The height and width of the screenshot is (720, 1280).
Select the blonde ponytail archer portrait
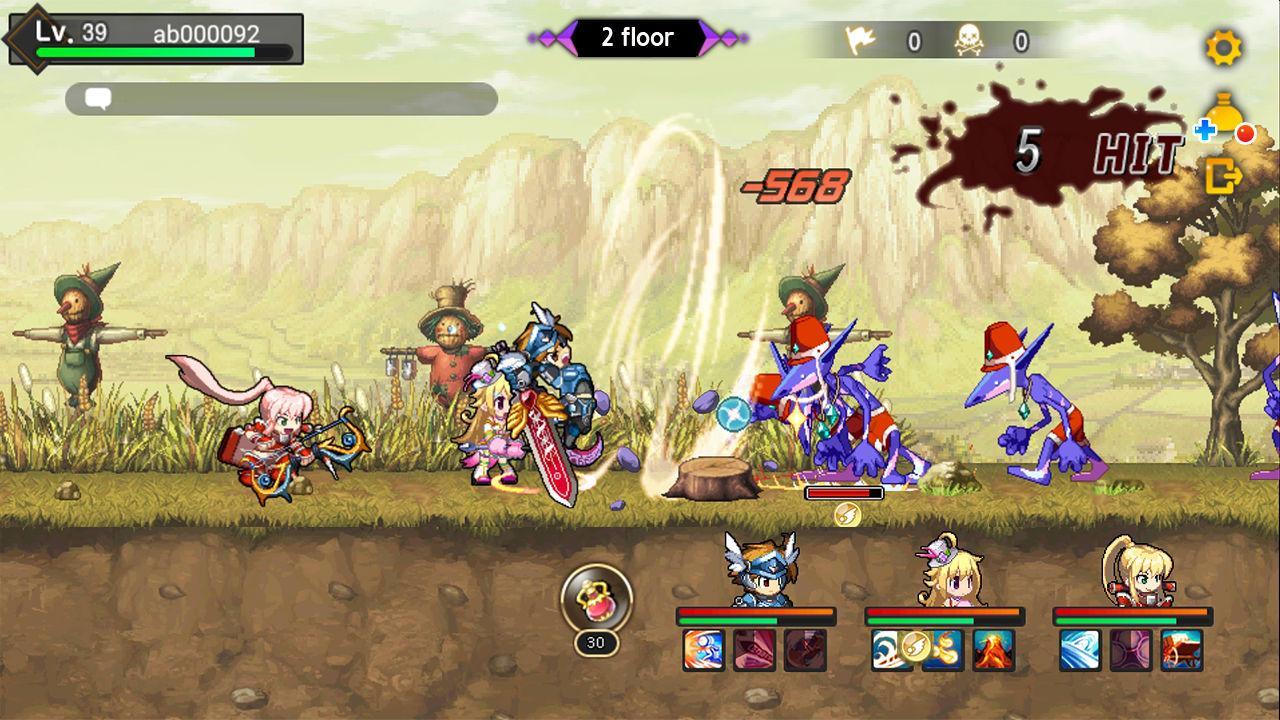pos(1133,572)
